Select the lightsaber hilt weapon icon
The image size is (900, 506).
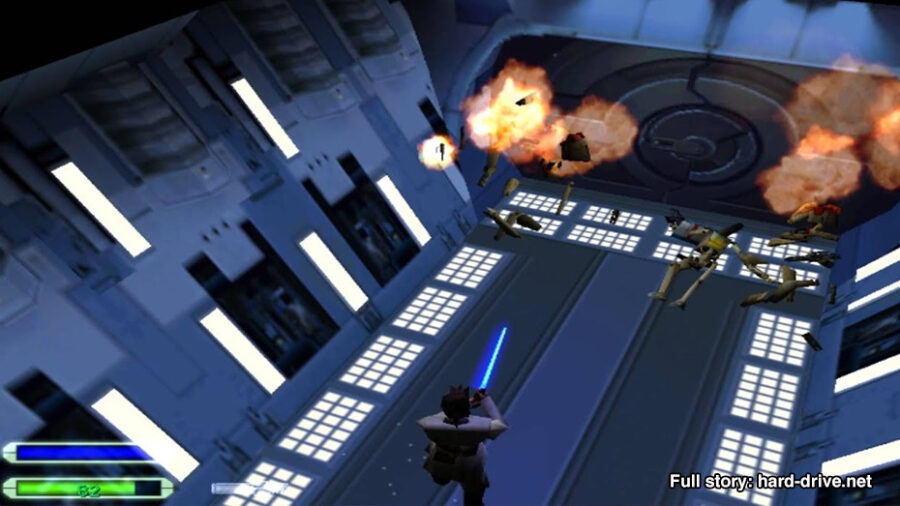tap(242, 488)
